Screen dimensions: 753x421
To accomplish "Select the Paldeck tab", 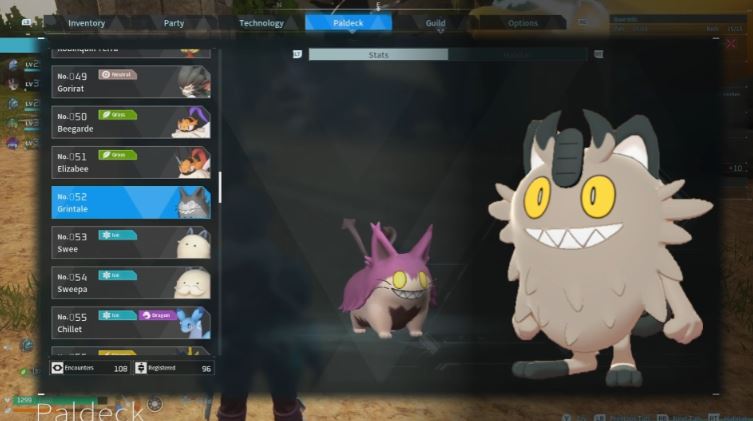I will point(347,23).
